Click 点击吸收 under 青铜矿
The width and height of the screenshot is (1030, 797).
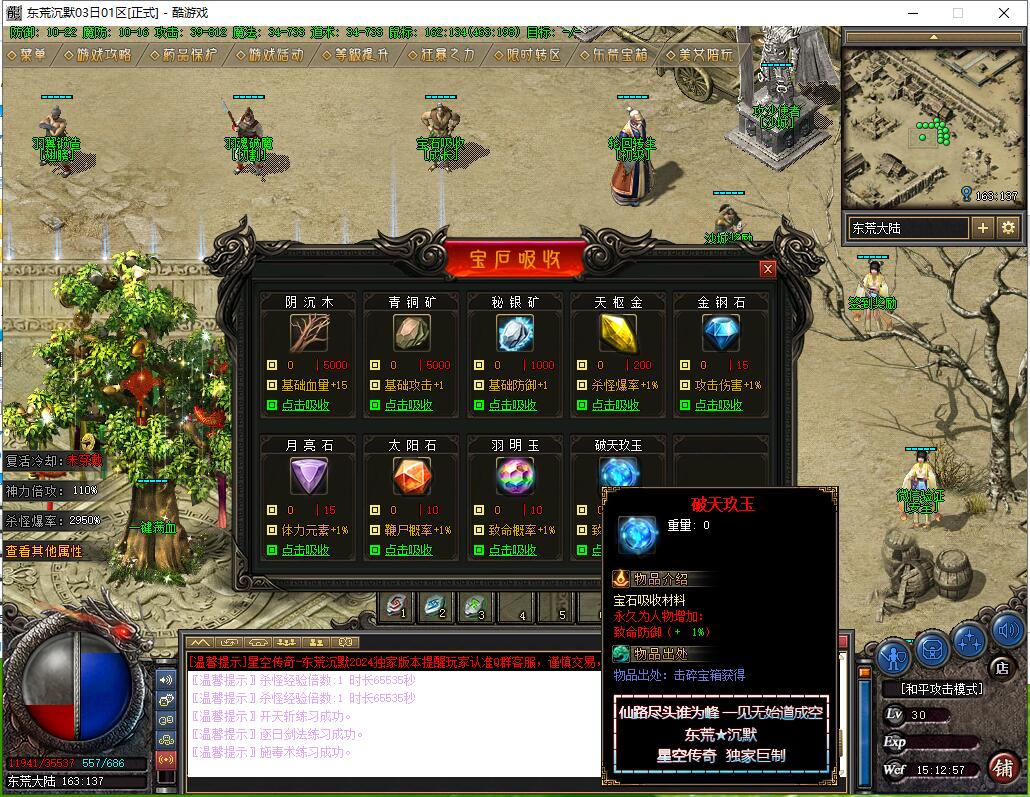click(x=408, y=405)
